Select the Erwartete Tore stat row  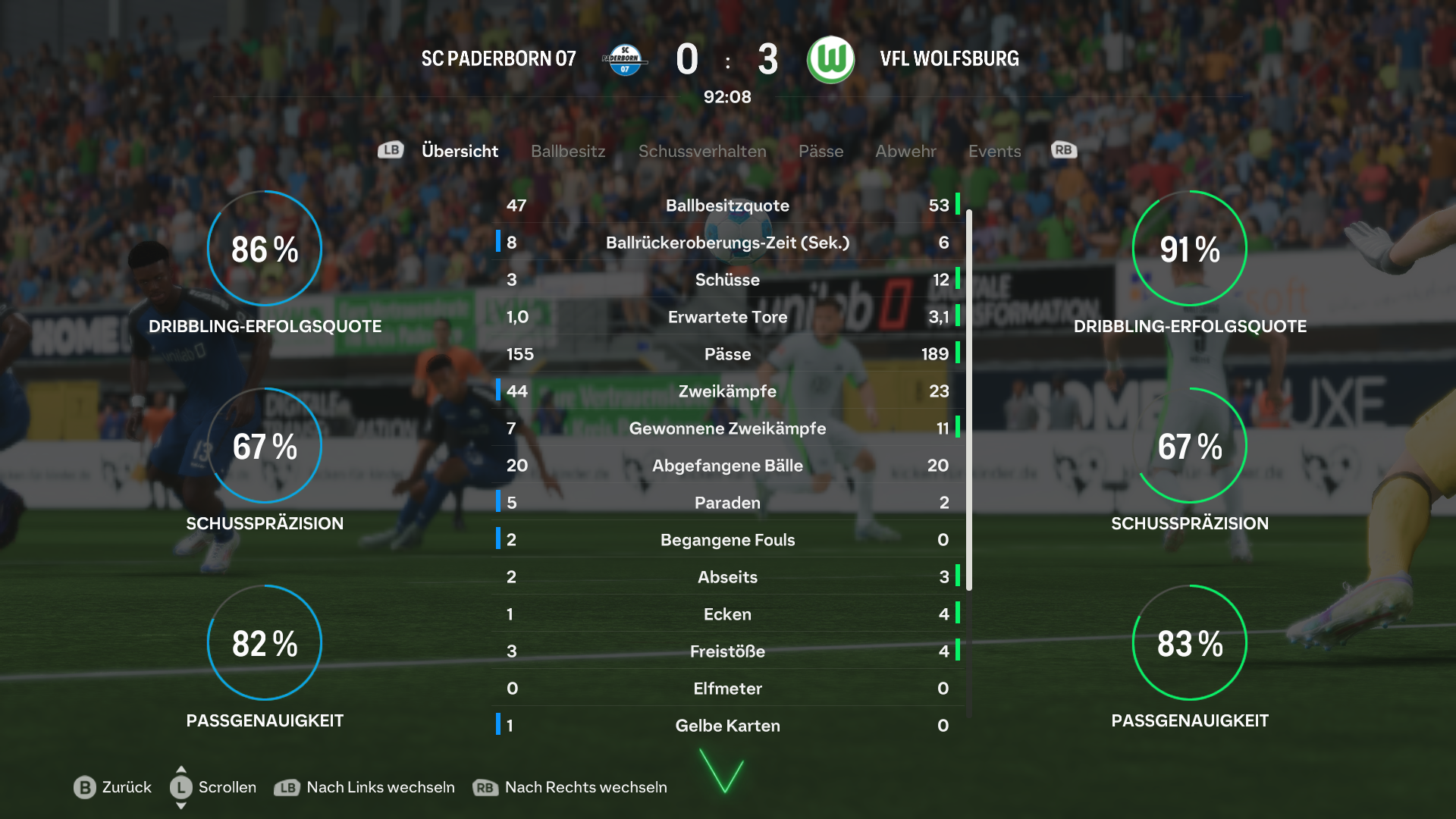pyautogui.click(x=727, y=317)
